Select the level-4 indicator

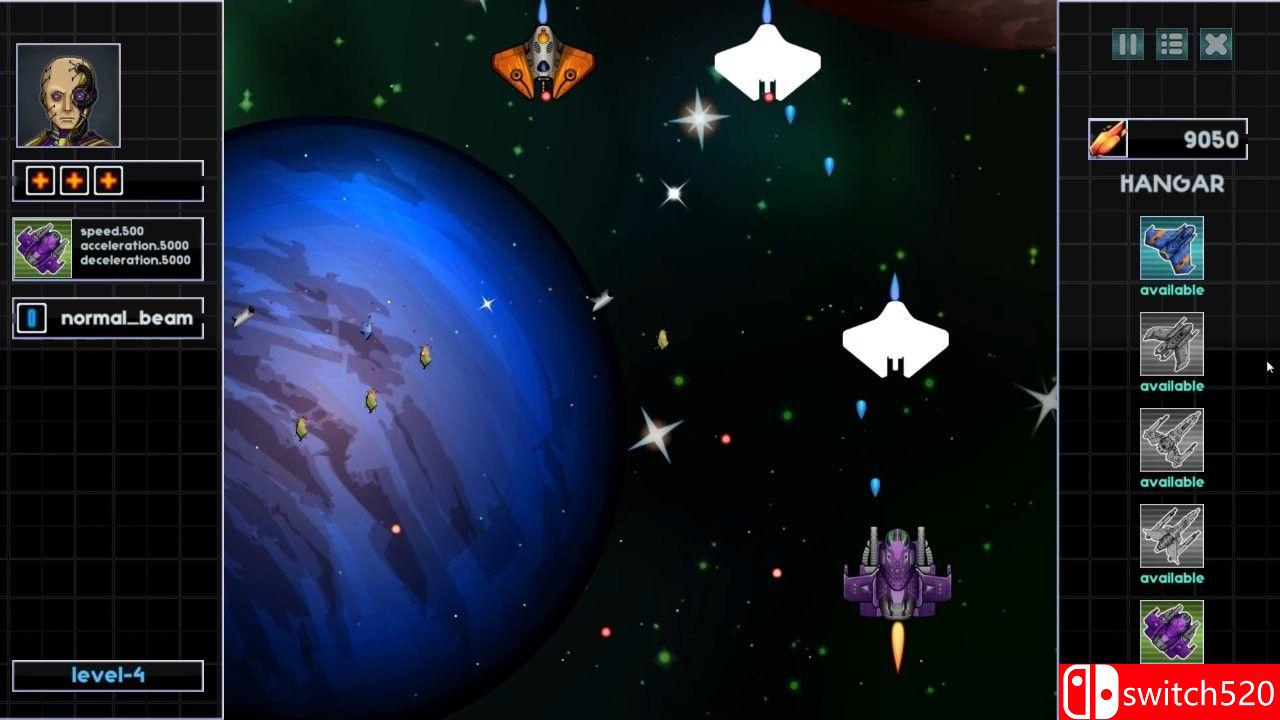[x=107, y=675]
